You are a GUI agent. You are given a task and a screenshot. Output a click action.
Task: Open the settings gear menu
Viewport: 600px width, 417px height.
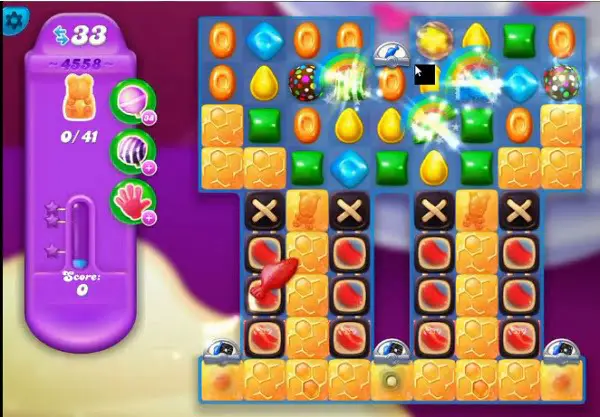pos(14,18)
